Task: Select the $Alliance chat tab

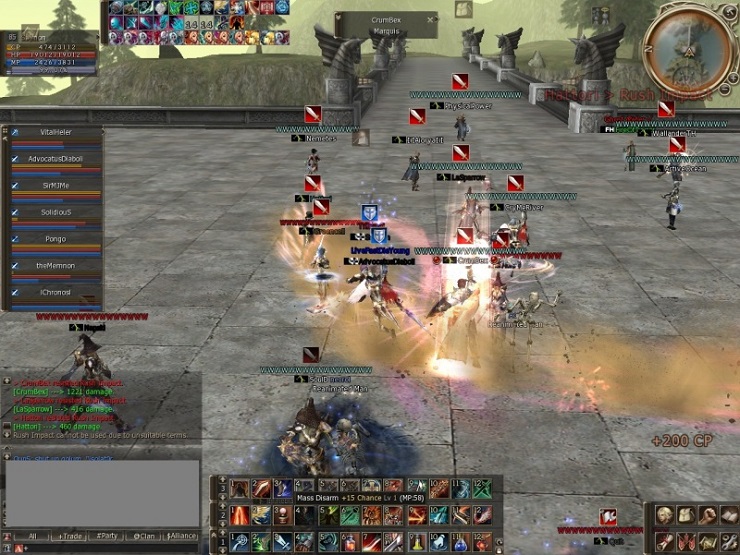Action: (x=182, y=536)
